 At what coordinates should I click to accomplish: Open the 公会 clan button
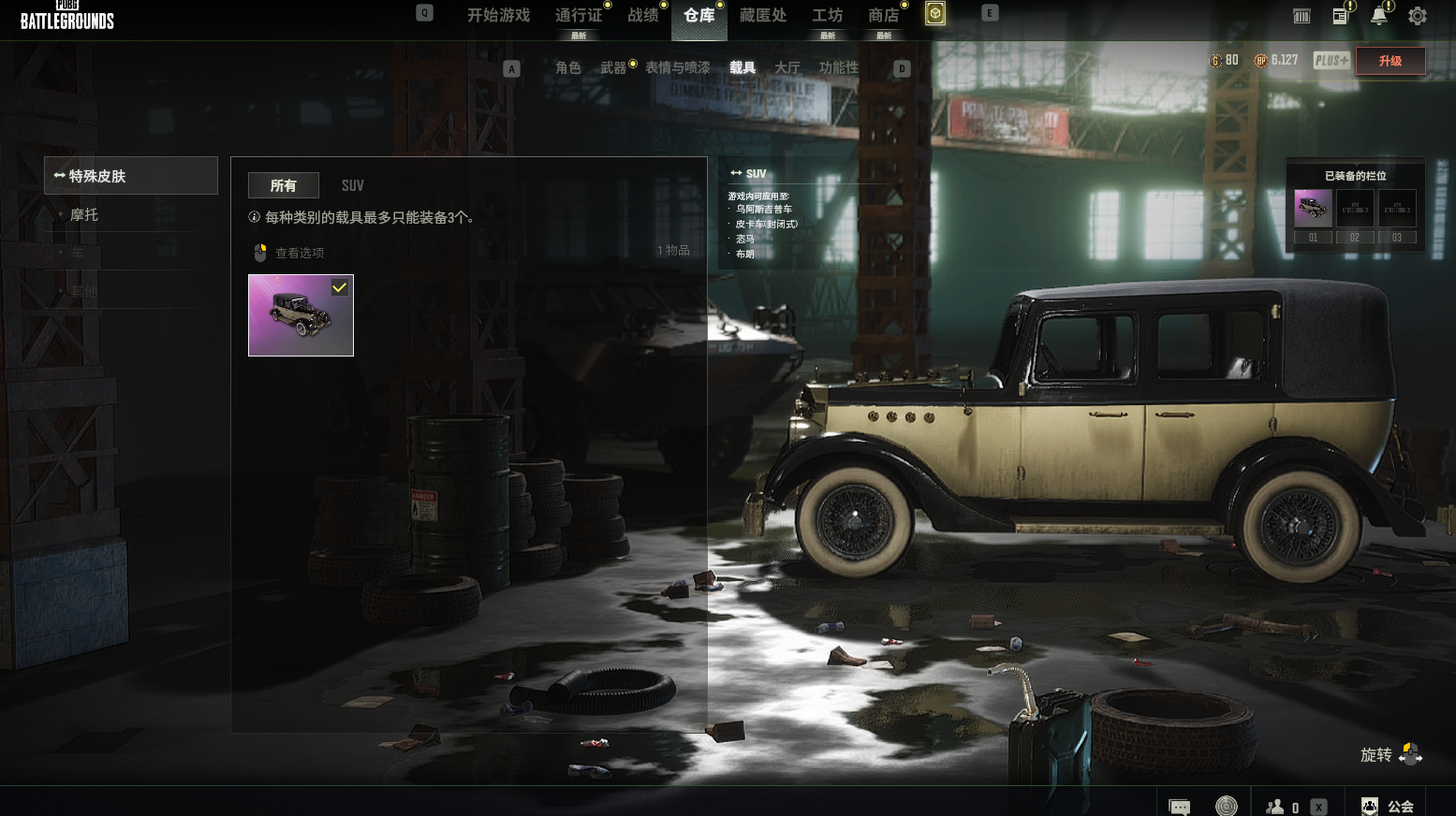[x=1389, y=807]
